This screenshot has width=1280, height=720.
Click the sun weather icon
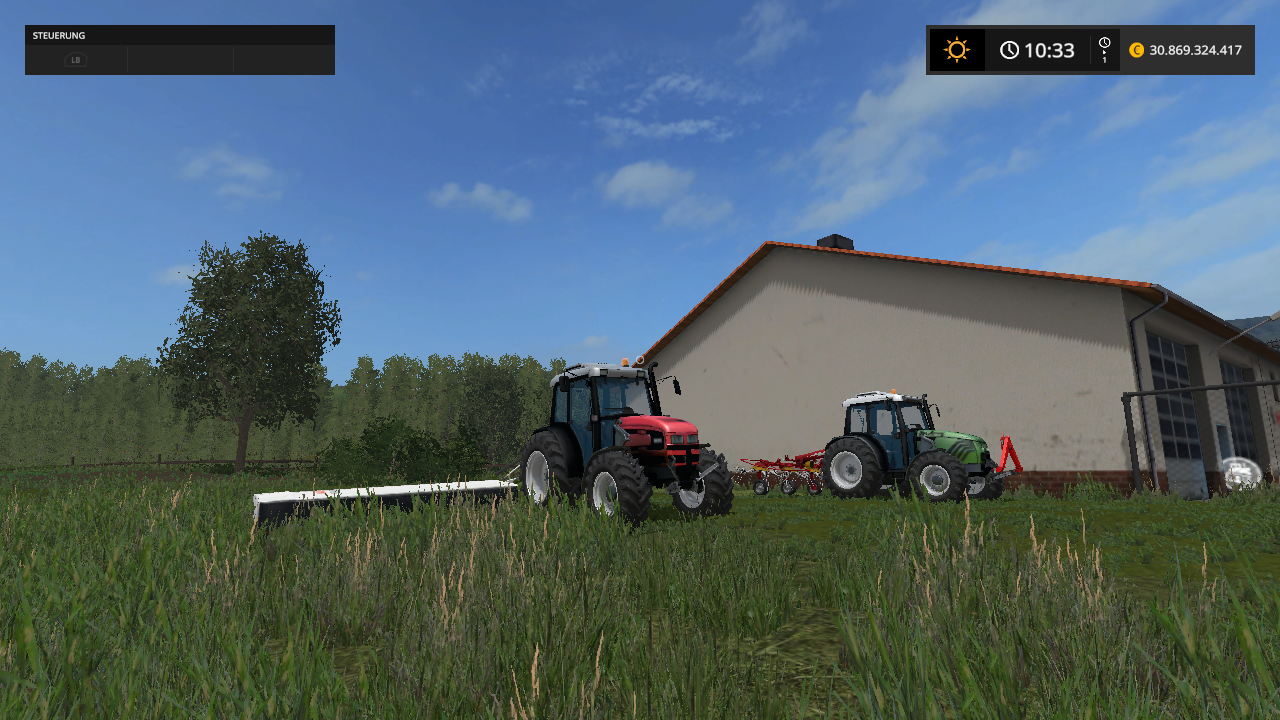[957, 50]
